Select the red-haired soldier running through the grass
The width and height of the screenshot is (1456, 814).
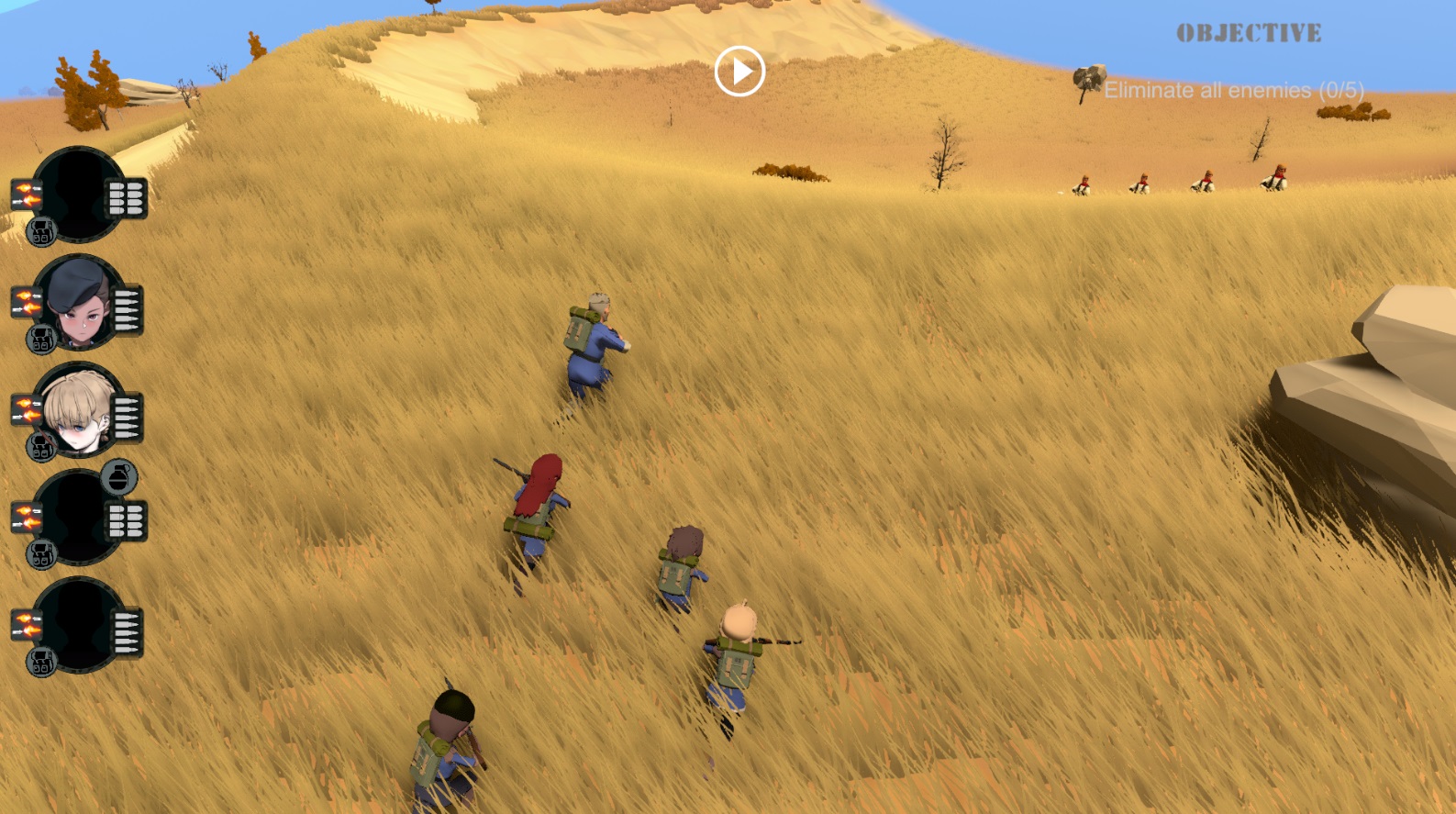pyautogui.click(x=537, y=500)
